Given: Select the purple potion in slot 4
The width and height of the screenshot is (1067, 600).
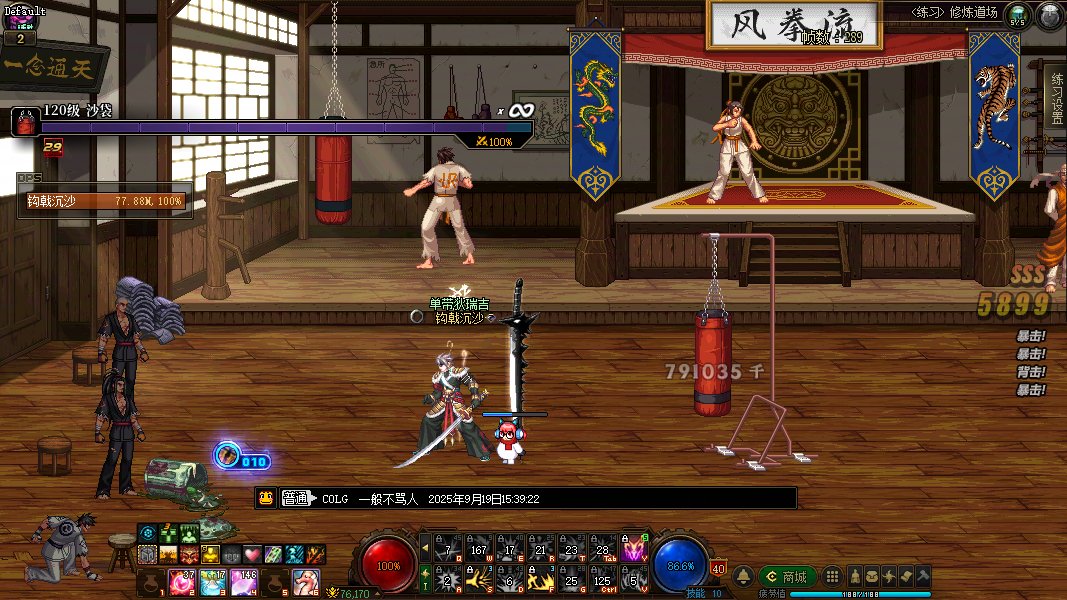Looking at the screenshot, I should click(x=245, y=581).
